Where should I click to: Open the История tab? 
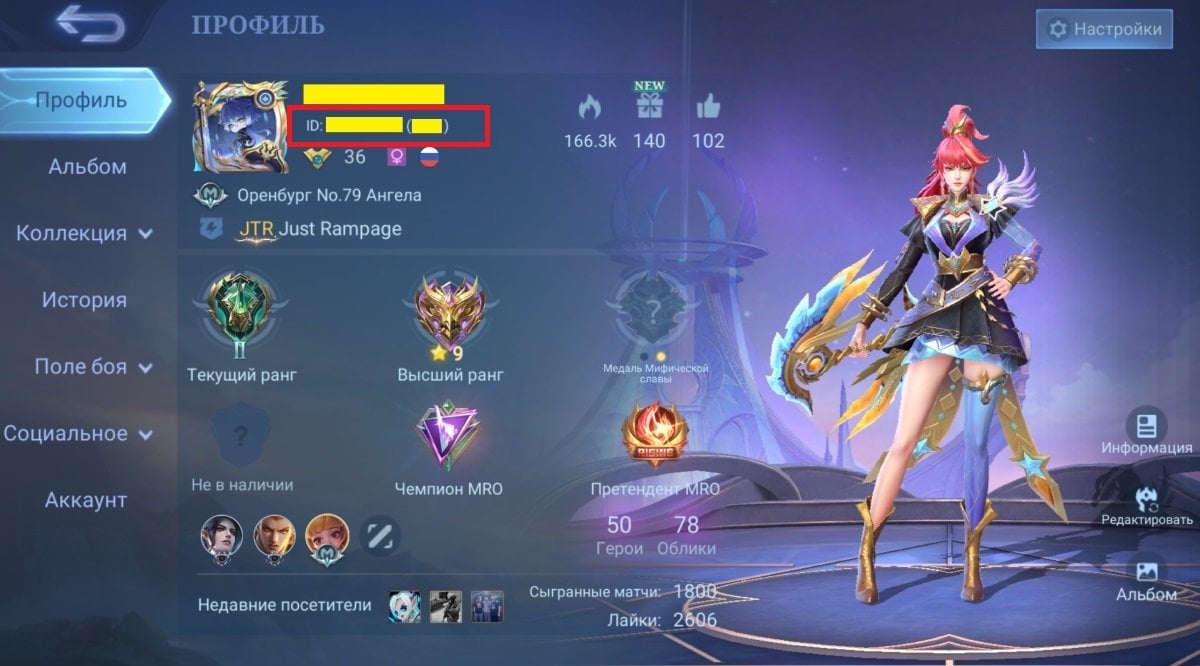pos(84,300)
